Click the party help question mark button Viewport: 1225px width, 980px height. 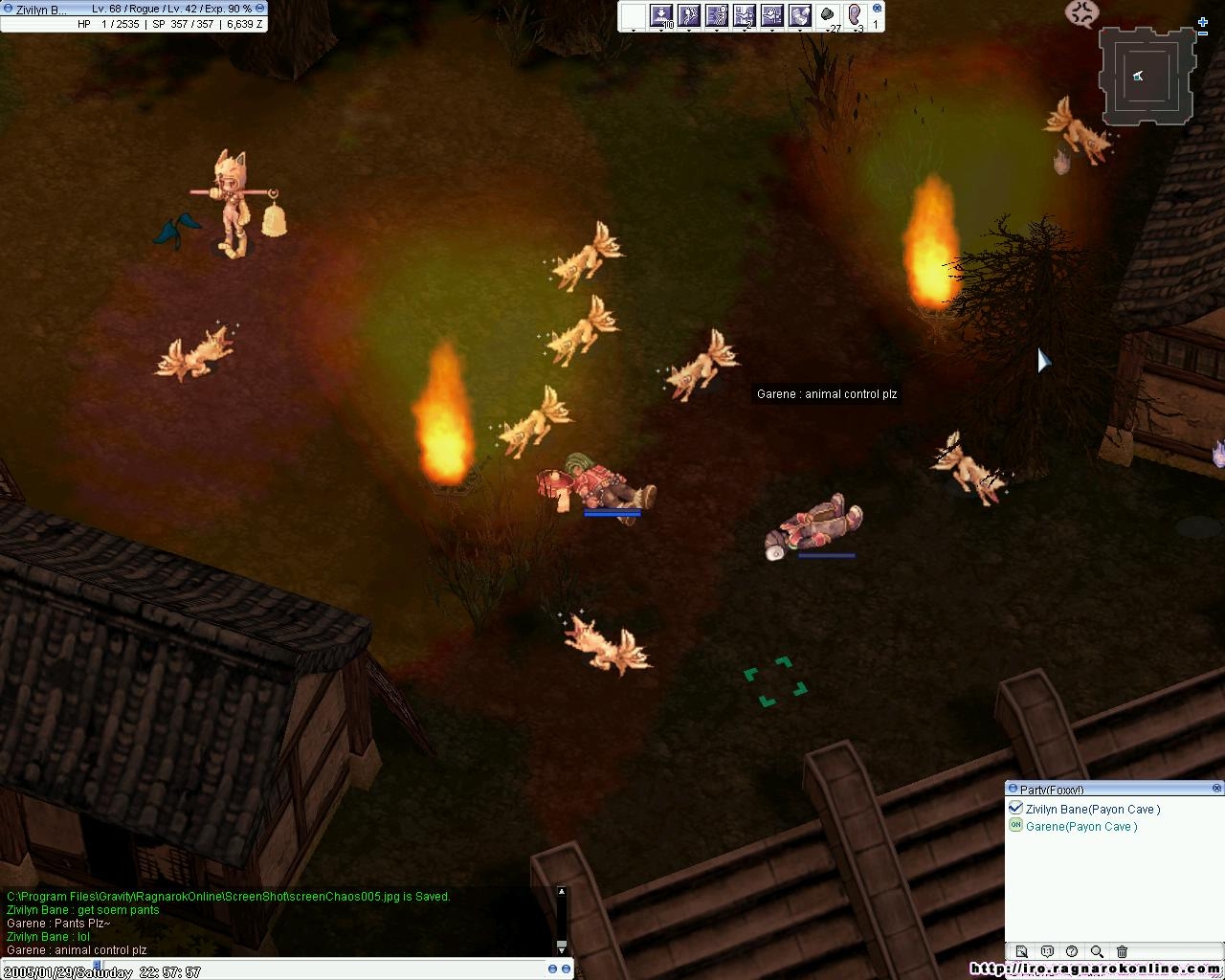[x=1072, y=951]
